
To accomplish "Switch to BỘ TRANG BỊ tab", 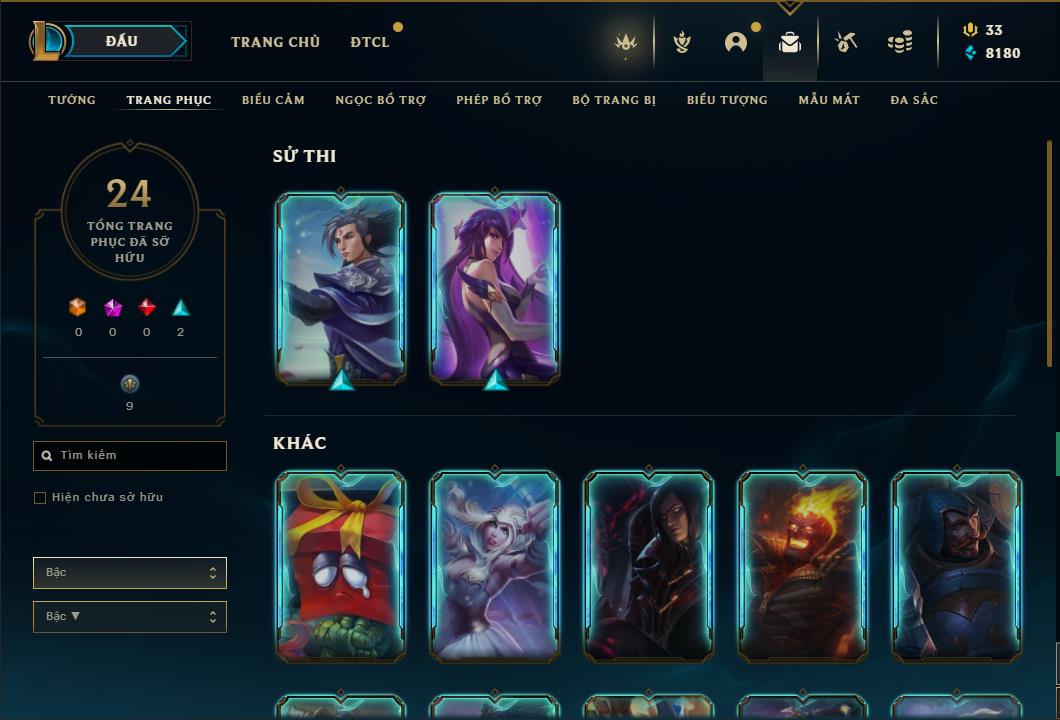I will click(614, 100).
